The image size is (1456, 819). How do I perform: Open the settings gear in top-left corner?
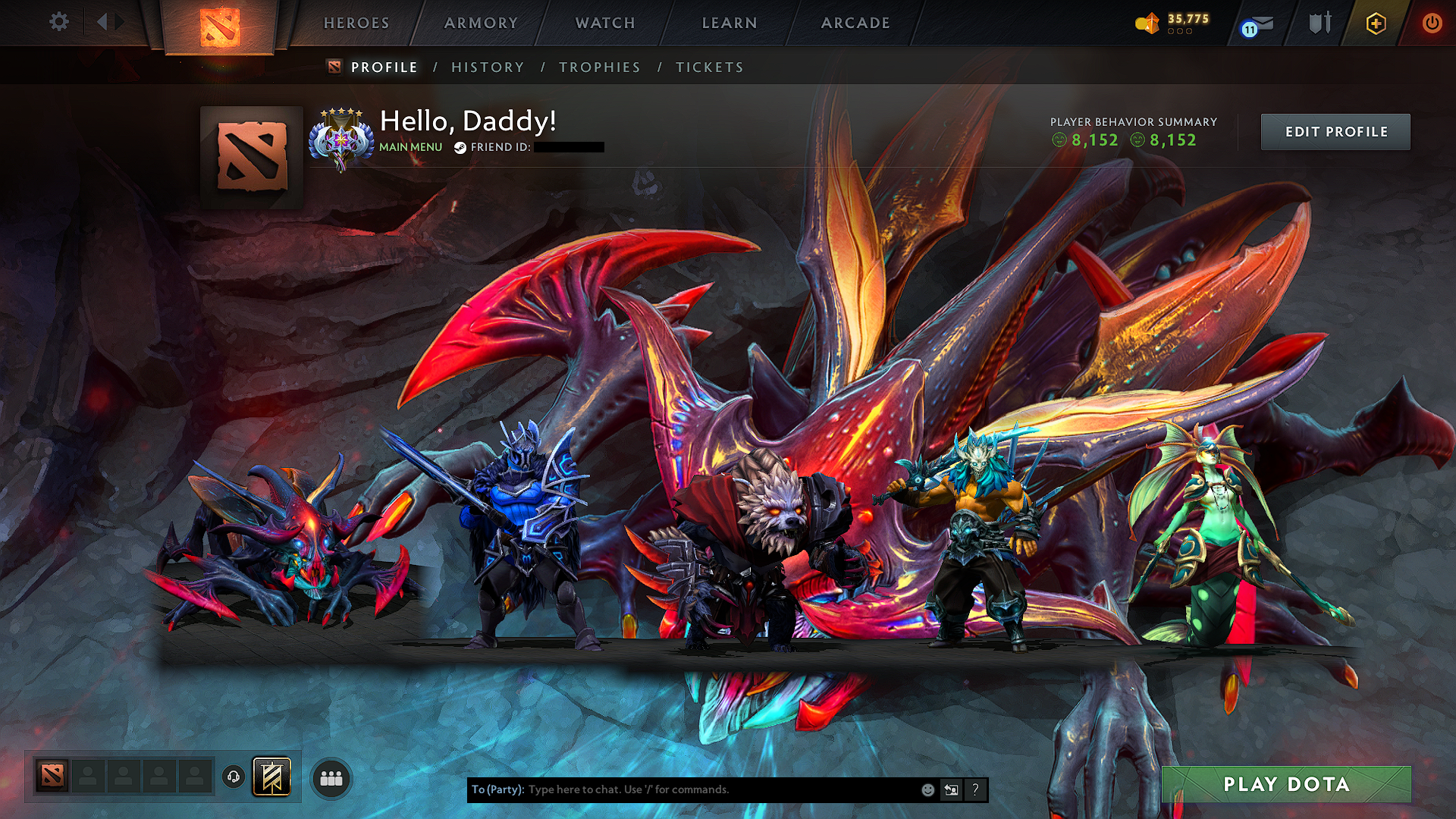(58, 22)
